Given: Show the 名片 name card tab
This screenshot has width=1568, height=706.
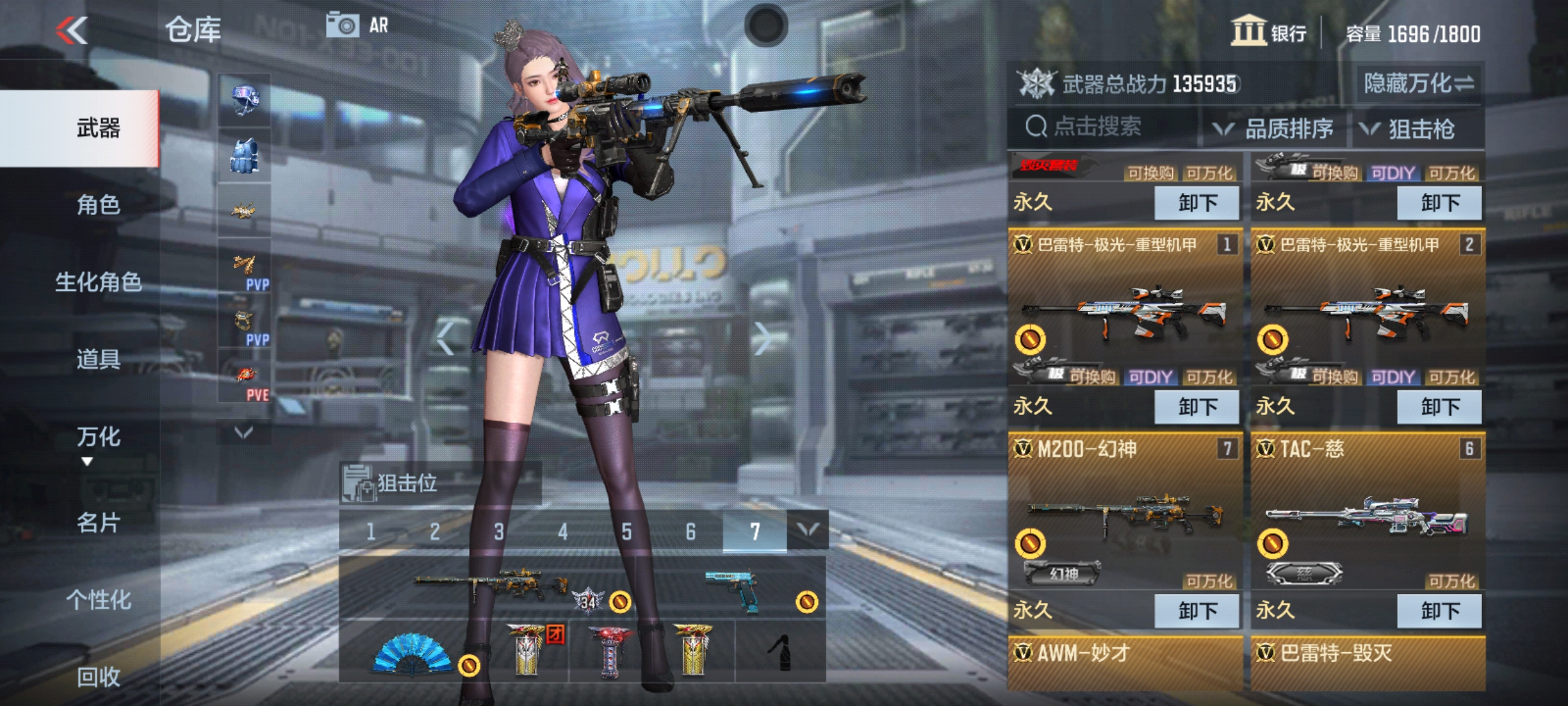Looking at the screenshot, I should click(98, 523).
